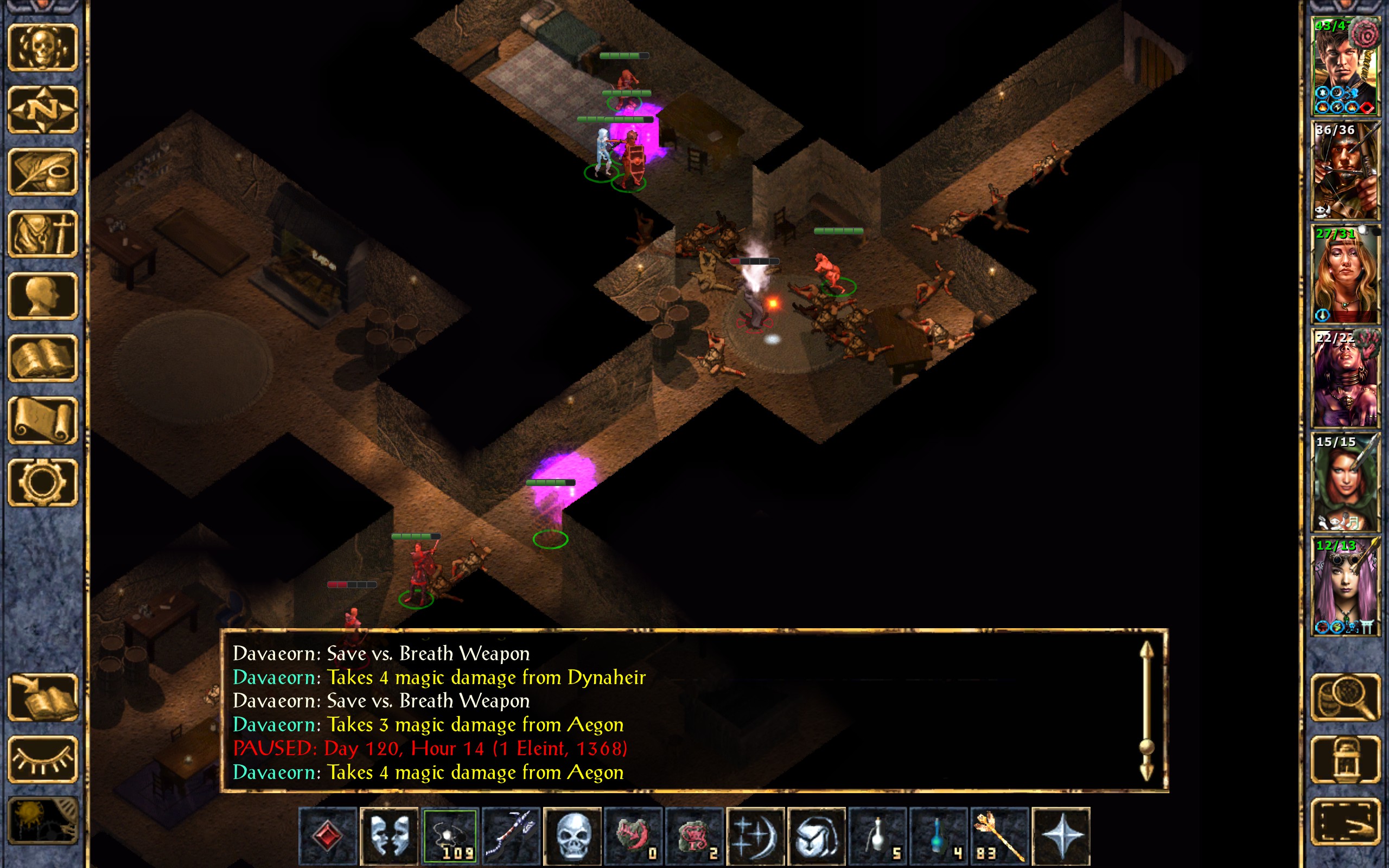This screenshot has width=1389, height=868.
Task: Show the character record (golden head)
Action: click(x=42, y=296)
